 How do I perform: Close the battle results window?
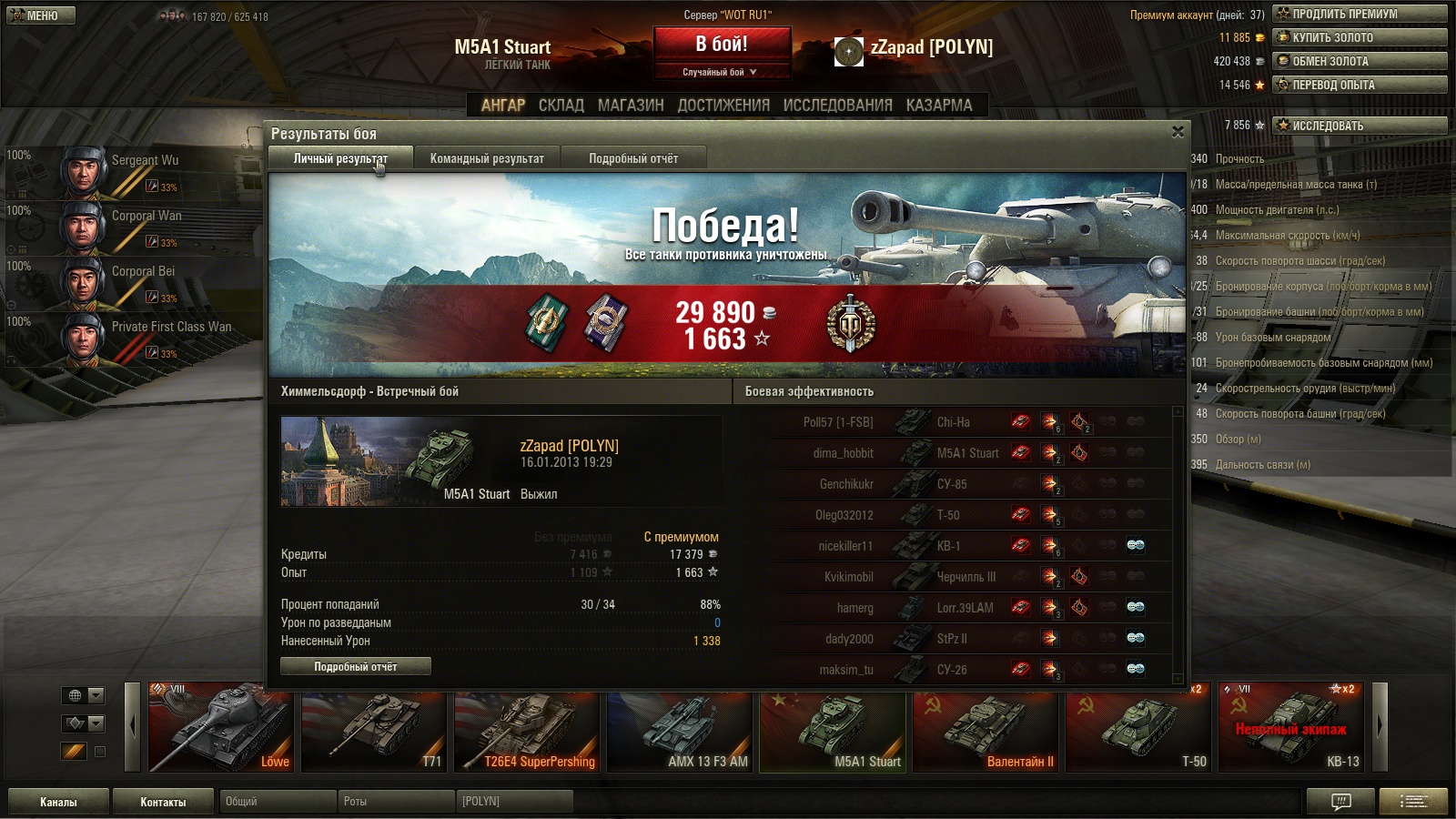tap(1178, 132)
